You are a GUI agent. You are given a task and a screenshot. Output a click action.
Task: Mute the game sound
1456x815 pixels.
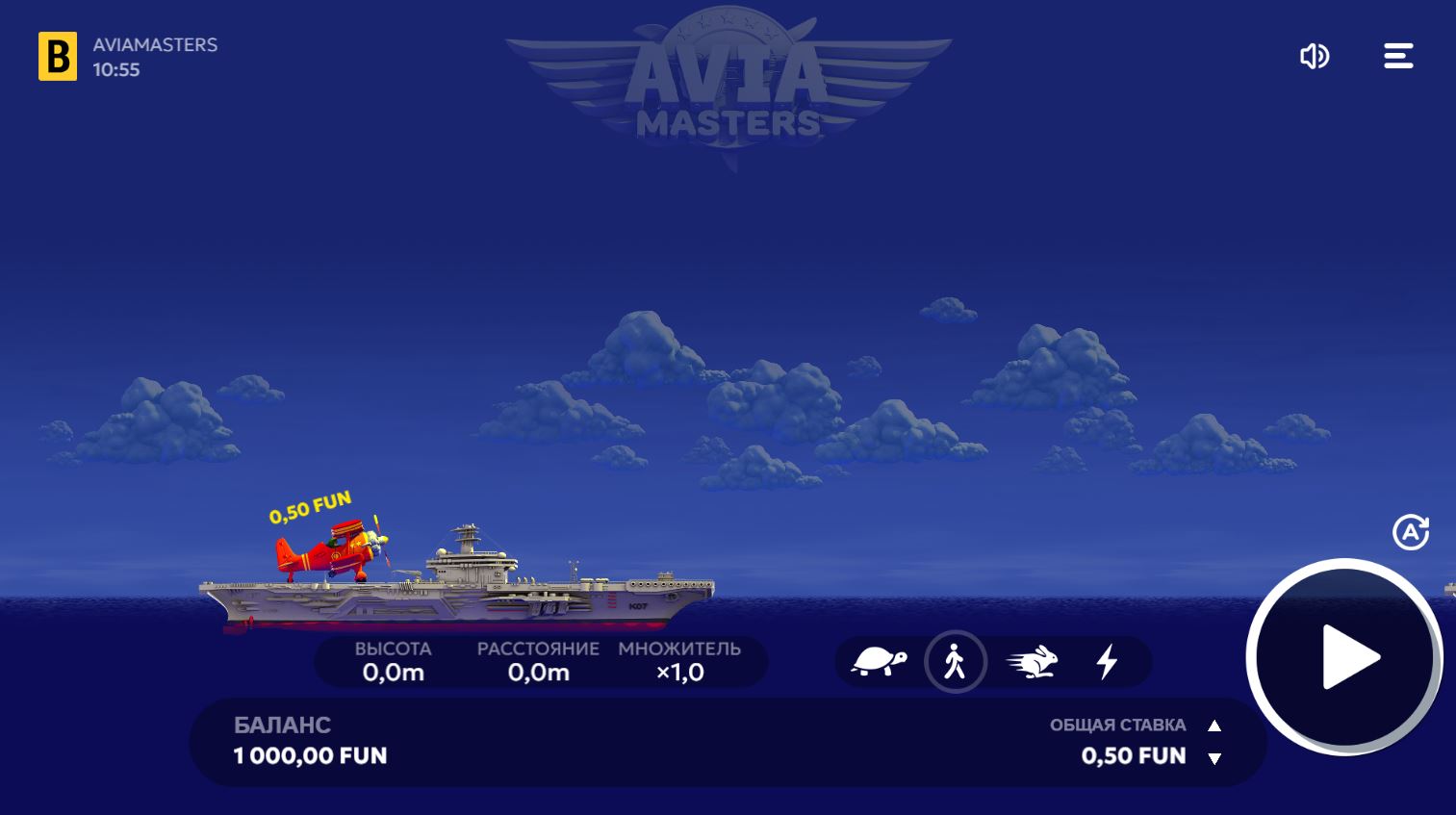(1315, 56)
